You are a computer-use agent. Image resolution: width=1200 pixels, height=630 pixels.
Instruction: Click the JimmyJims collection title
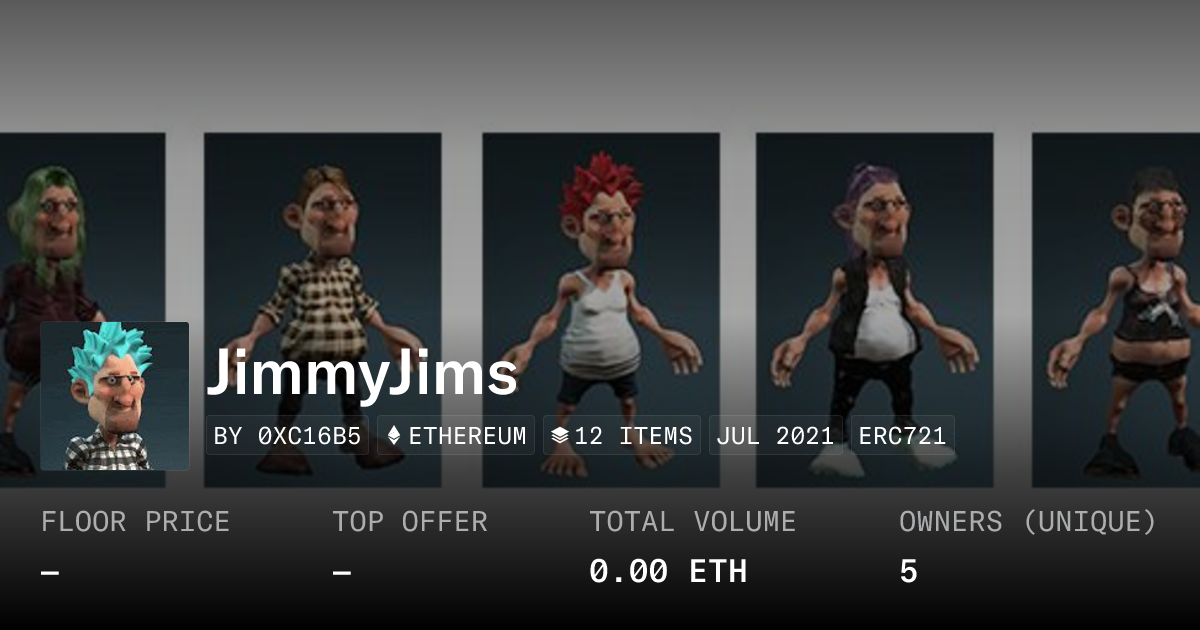click(362, 374)
